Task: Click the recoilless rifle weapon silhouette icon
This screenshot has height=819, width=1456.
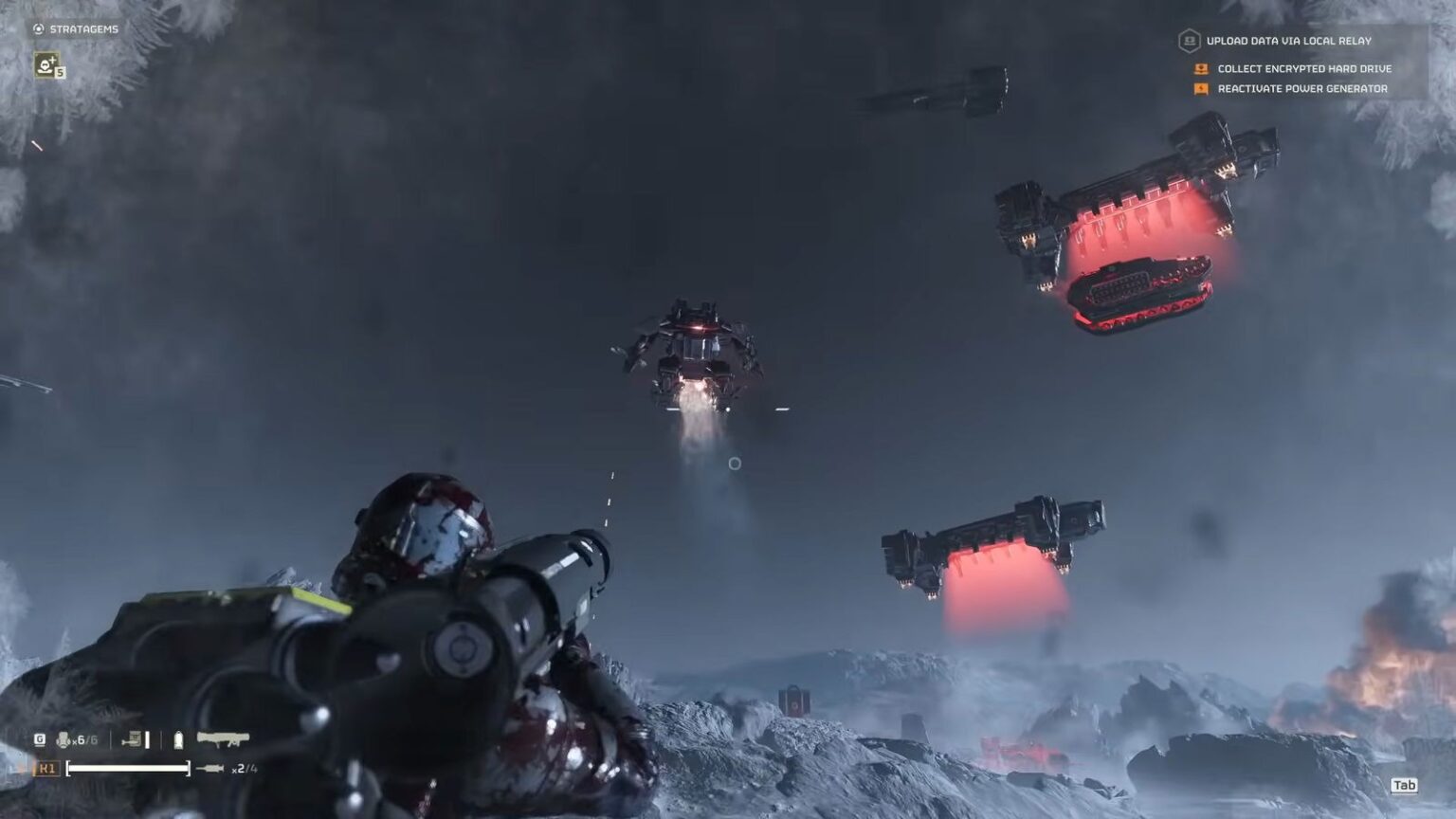Action: tap(222, 738)
